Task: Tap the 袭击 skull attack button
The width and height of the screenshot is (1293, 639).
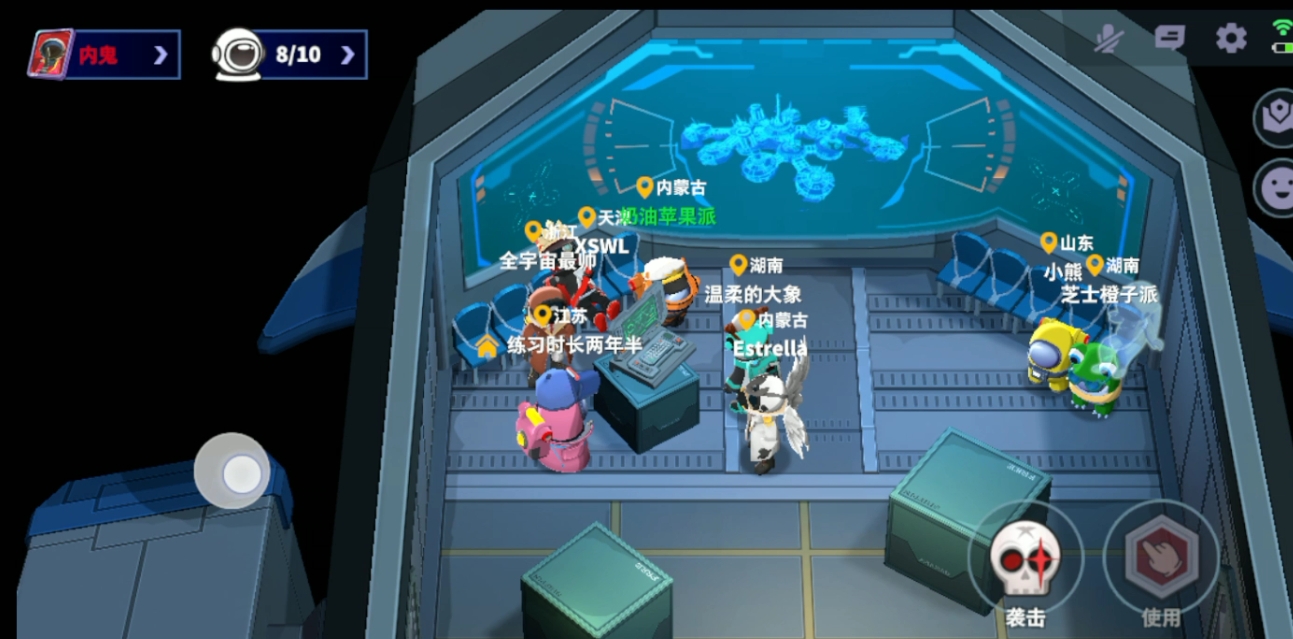Action: tap(1025, 558)
